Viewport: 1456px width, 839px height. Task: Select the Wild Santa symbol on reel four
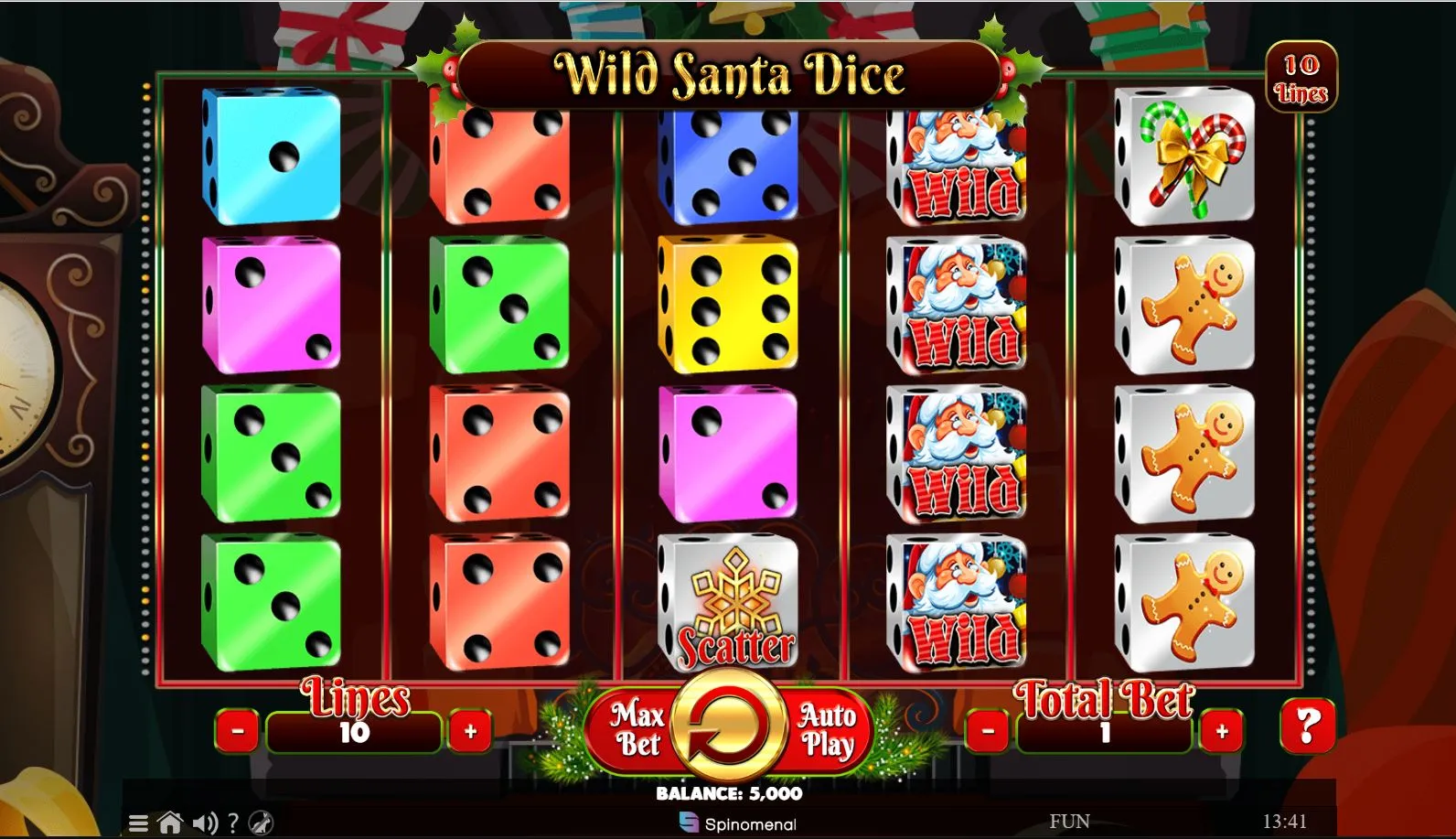tap(957, 307)
